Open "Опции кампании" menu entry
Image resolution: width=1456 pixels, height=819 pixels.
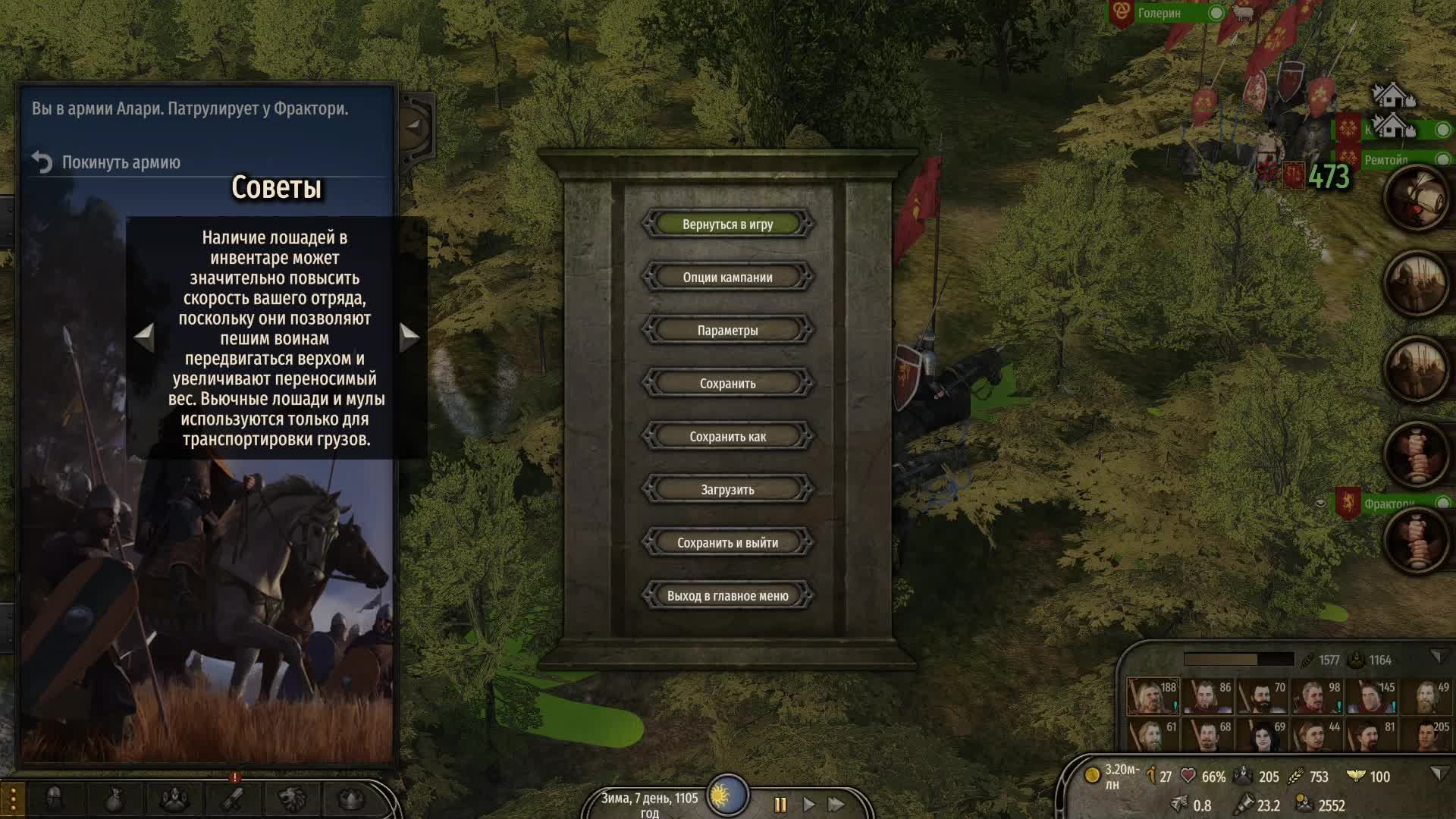[x=727, y=278]
